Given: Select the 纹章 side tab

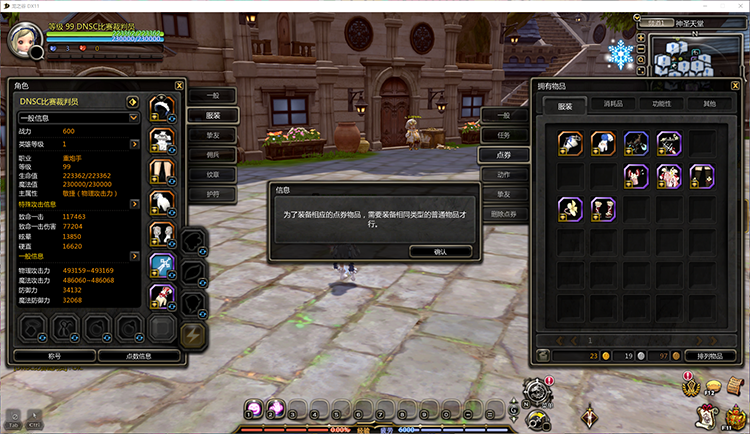Looking at the screenshot, I should coord(213,174).
